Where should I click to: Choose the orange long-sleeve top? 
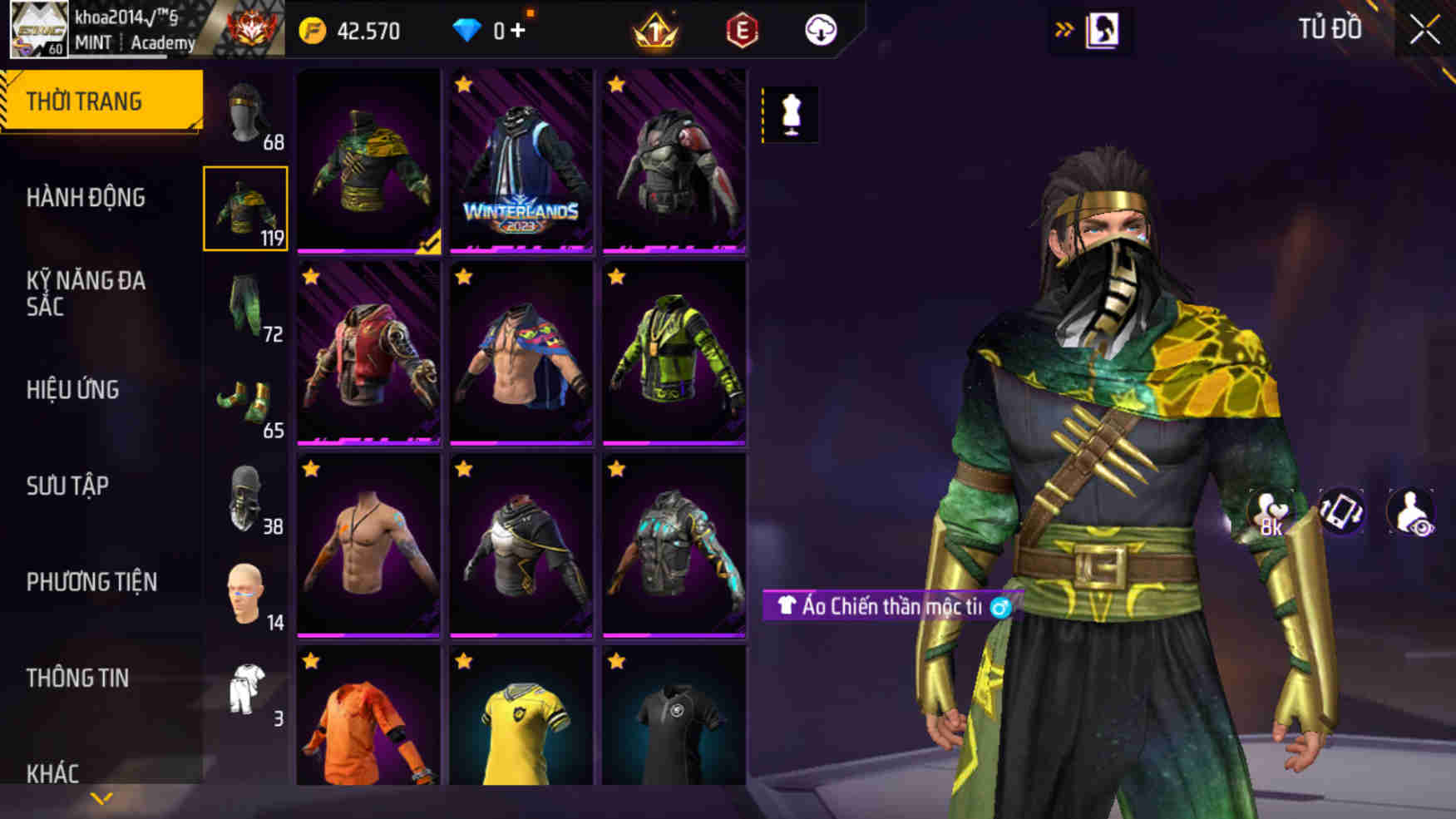(x=368, y=718)
